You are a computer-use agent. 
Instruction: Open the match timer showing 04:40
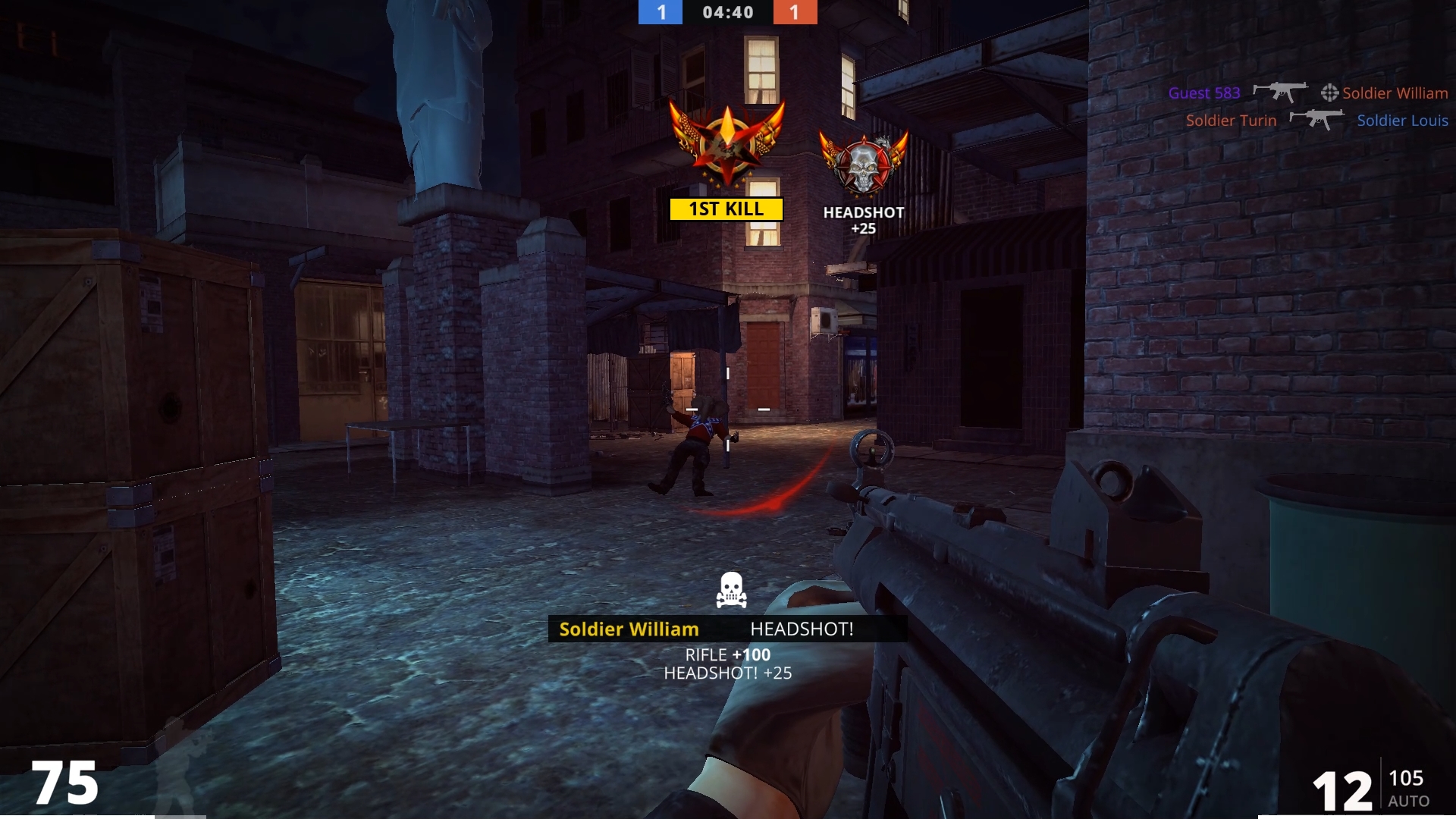tap(728, 12)
